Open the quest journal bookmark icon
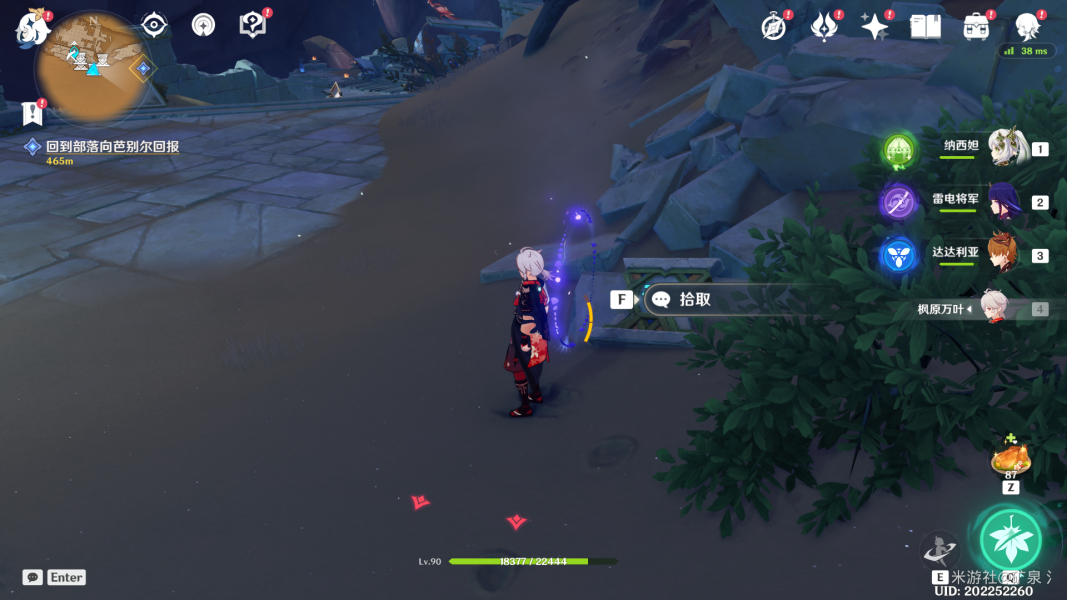The width and height of the screenshot is (1067, 600). tap(32, 113)
